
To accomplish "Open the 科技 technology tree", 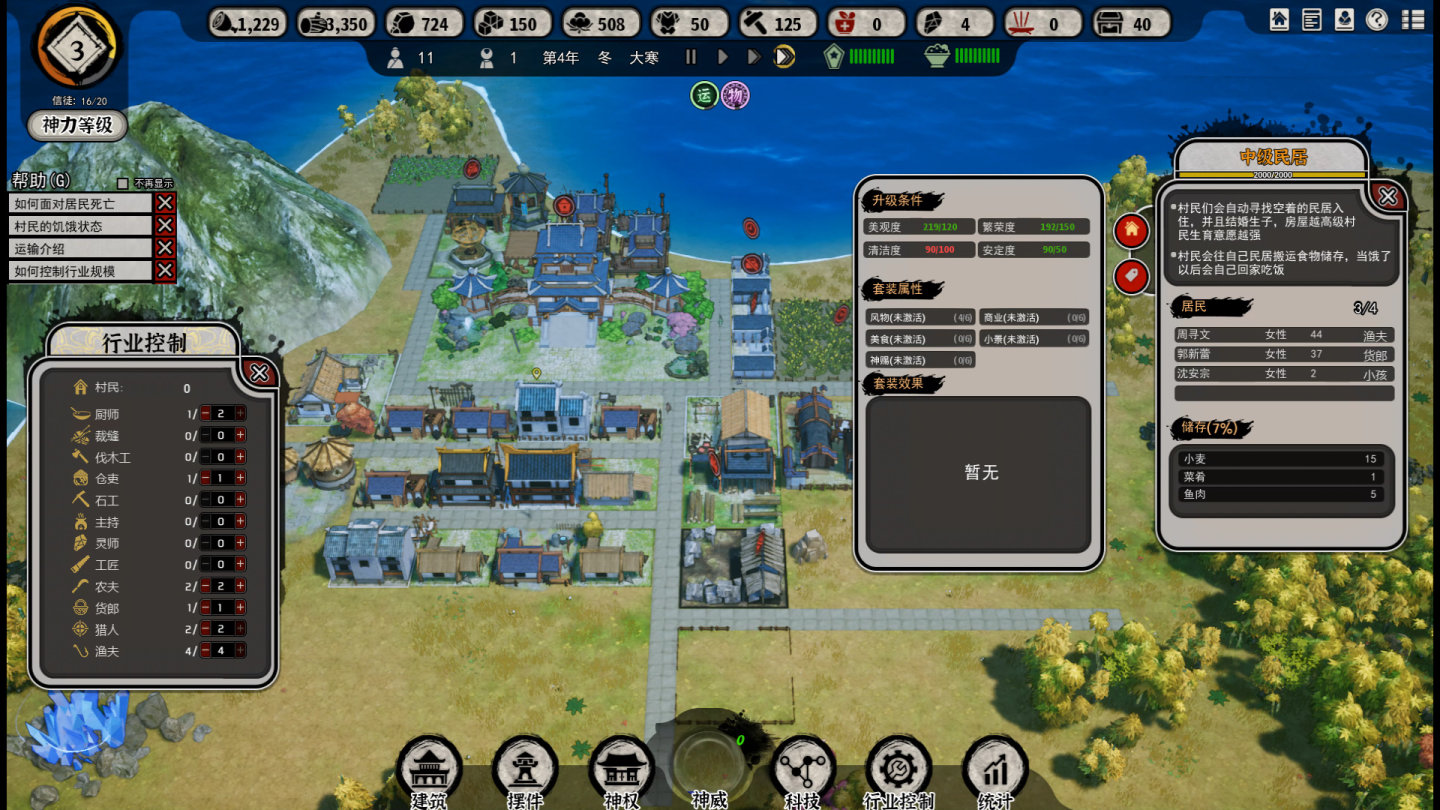I will click(803, 769).
